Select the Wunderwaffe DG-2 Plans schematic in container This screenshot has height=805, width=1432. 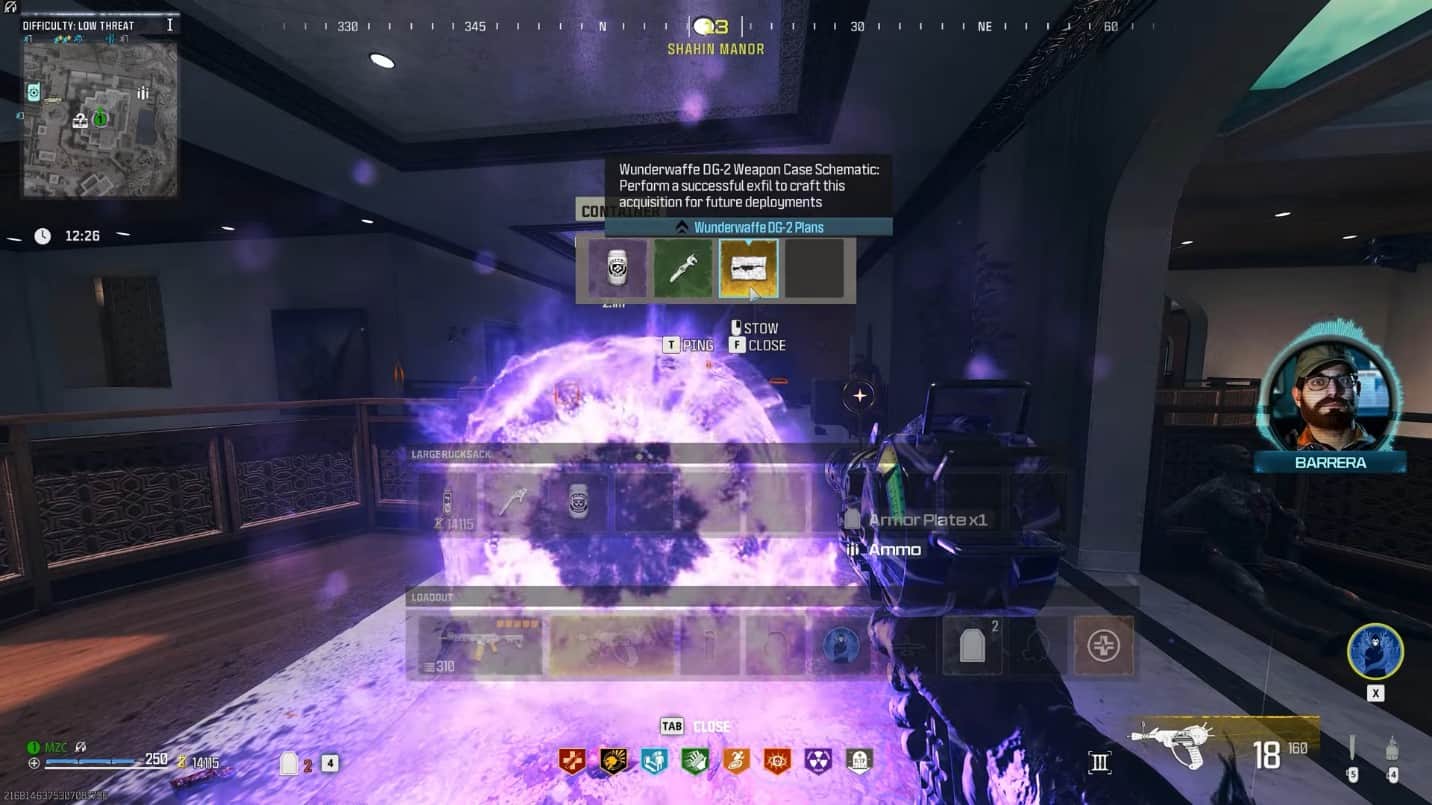(749, 267)
